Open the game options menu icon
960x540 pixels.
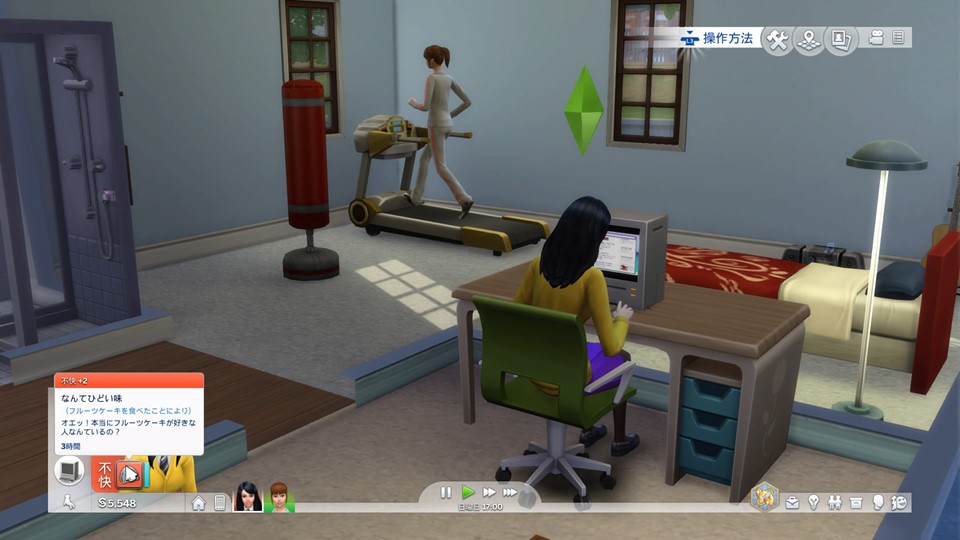coord(898,38)
